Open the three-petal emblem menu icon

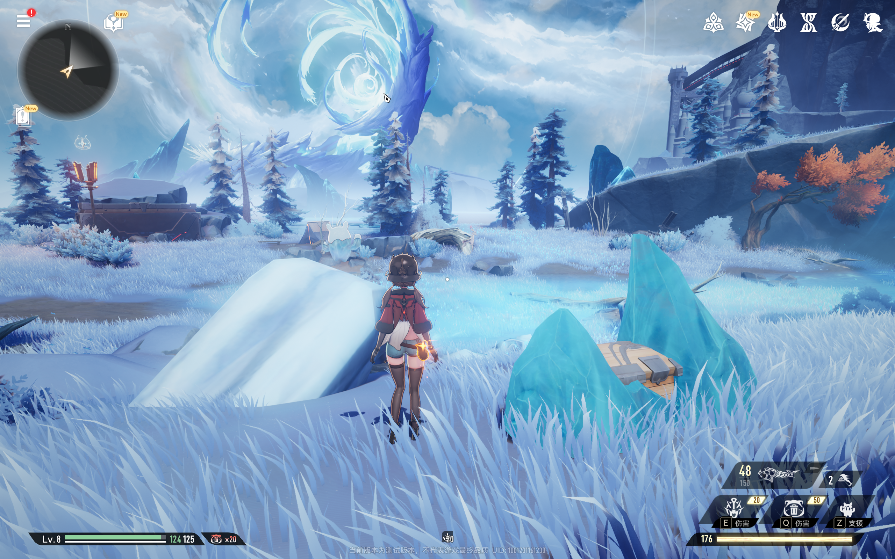coord(713,22)
